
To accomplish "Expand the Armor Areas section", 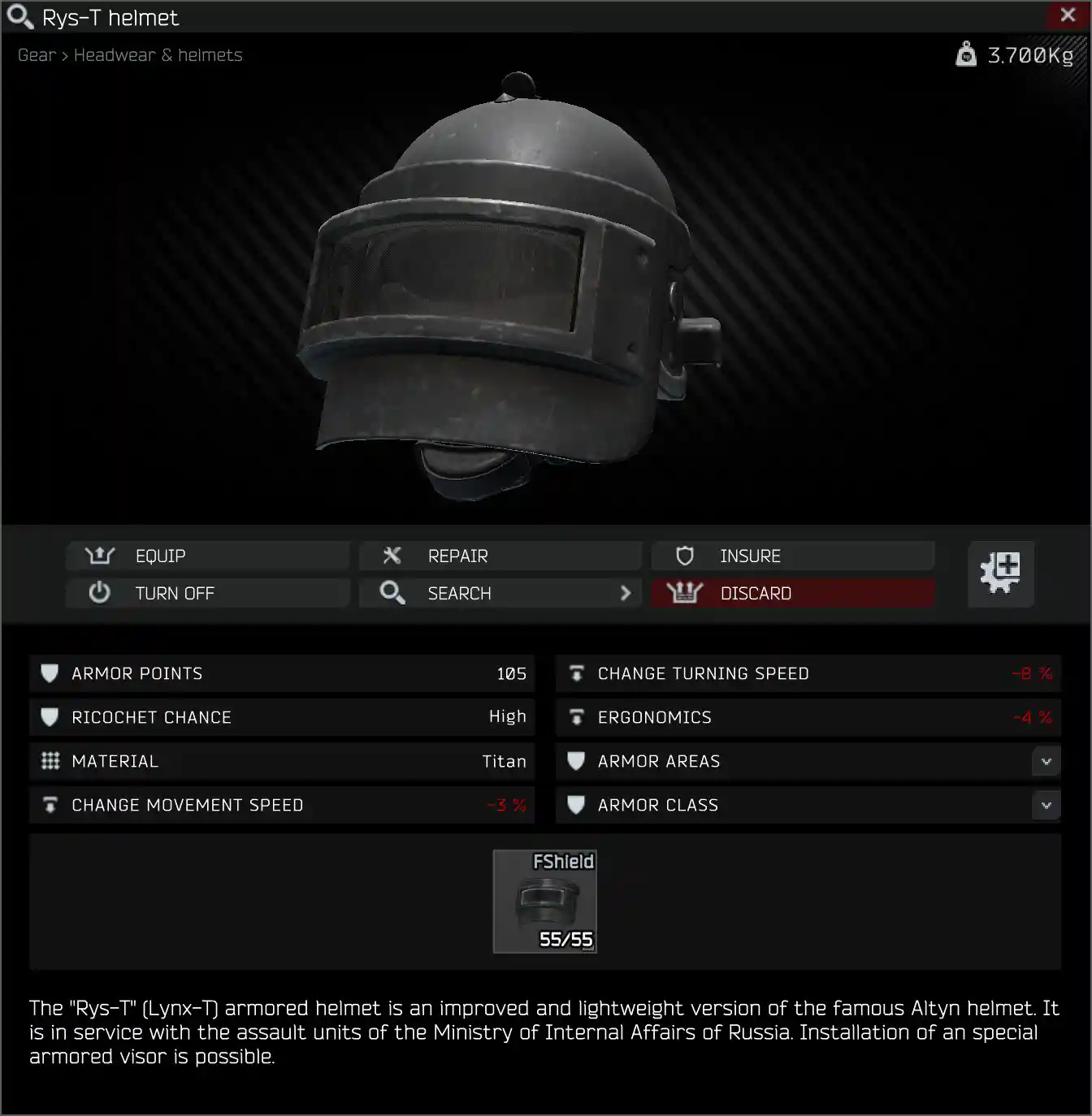I will click(1046, 761).
